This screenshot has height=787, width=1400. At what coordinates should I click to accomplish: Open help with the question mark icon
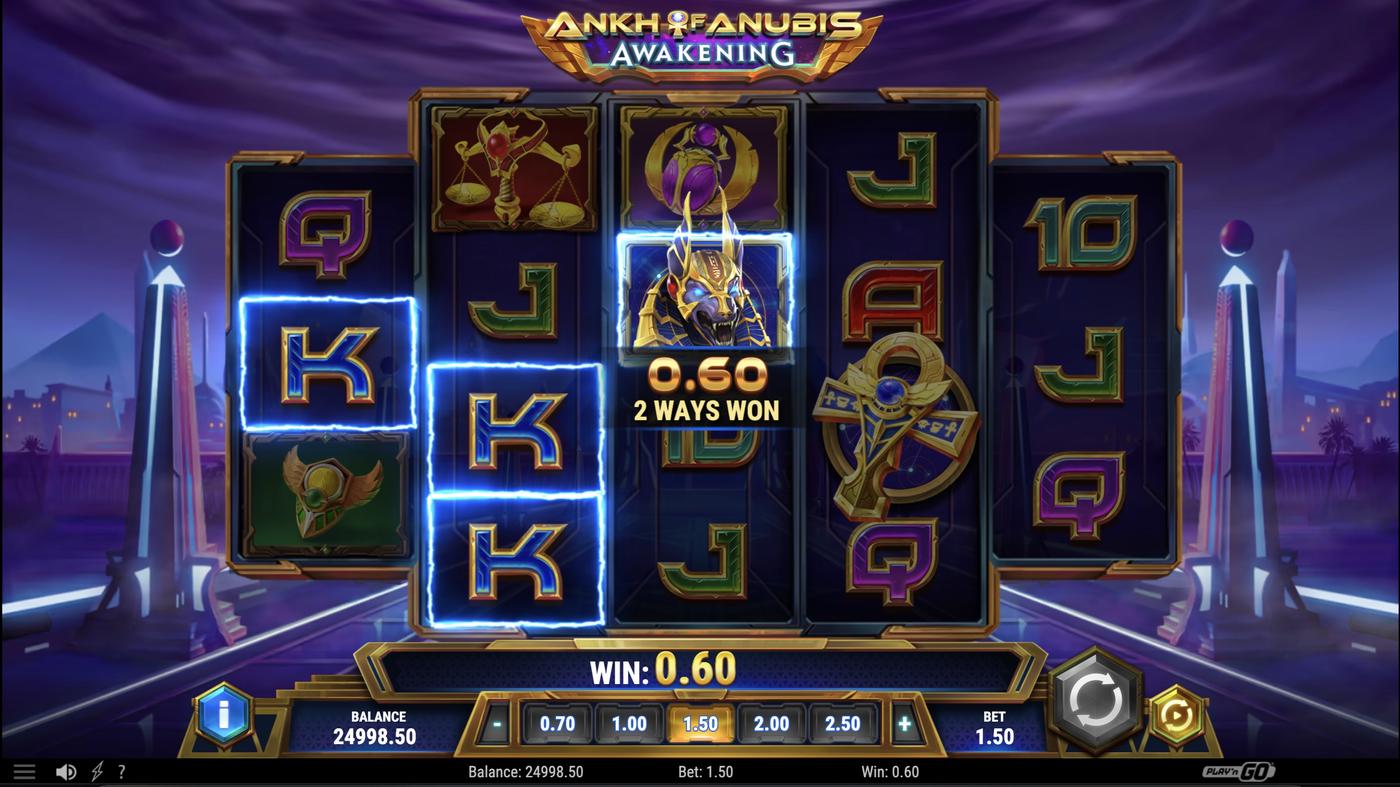coord(121,769)
